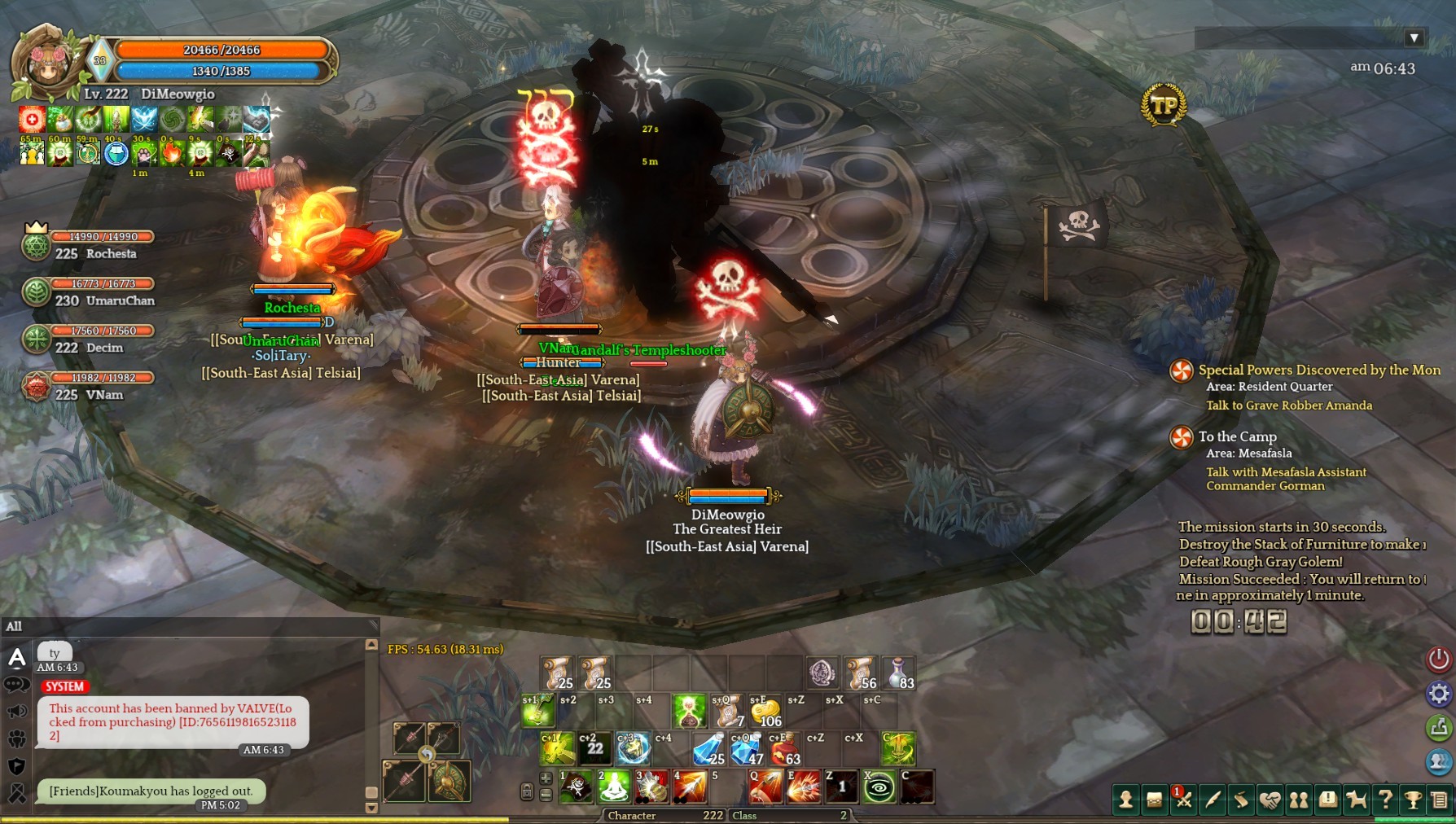
Task: Toggle the hotbar lock padlock icon
Action: click(x=527, y=791)
